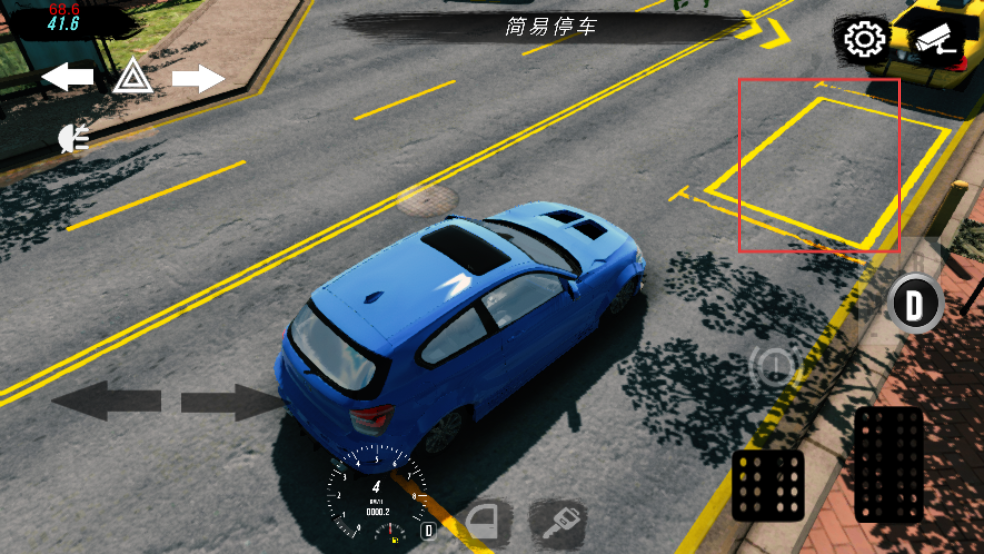Tap the D gear selector
The width and height of the screenshot is (984, 554).
coord(914,303)
